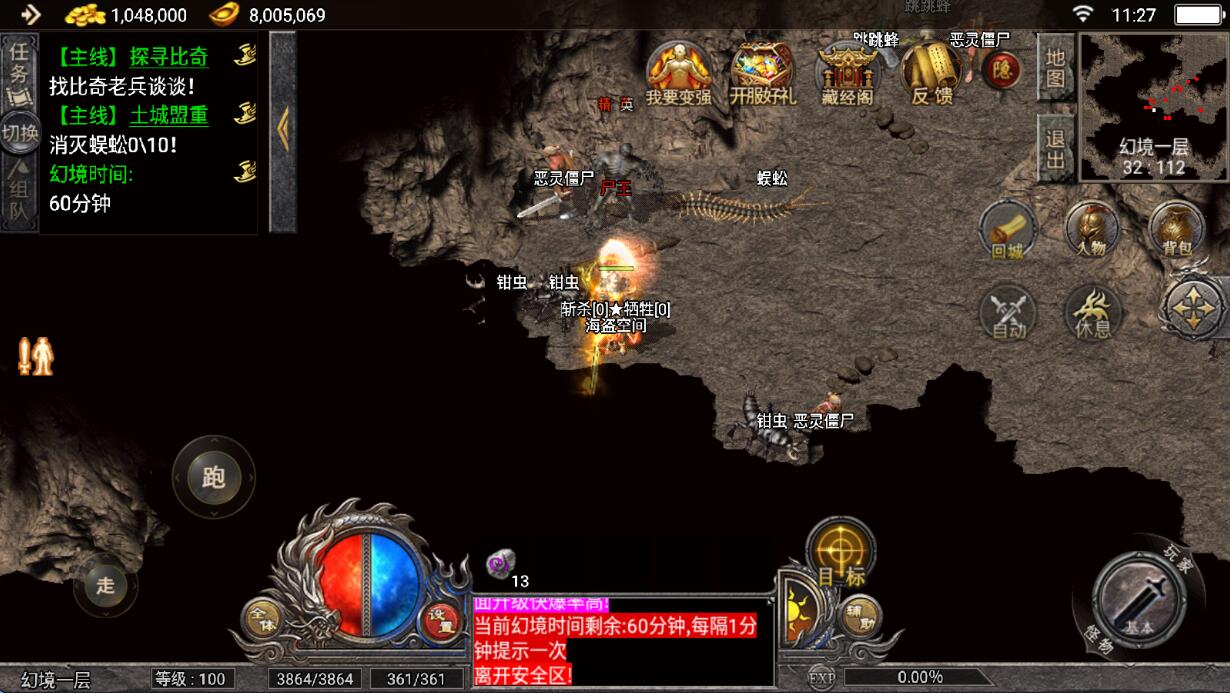Open the 幻境一层 minimap
1230x693 pixels.
point(1154,106)
